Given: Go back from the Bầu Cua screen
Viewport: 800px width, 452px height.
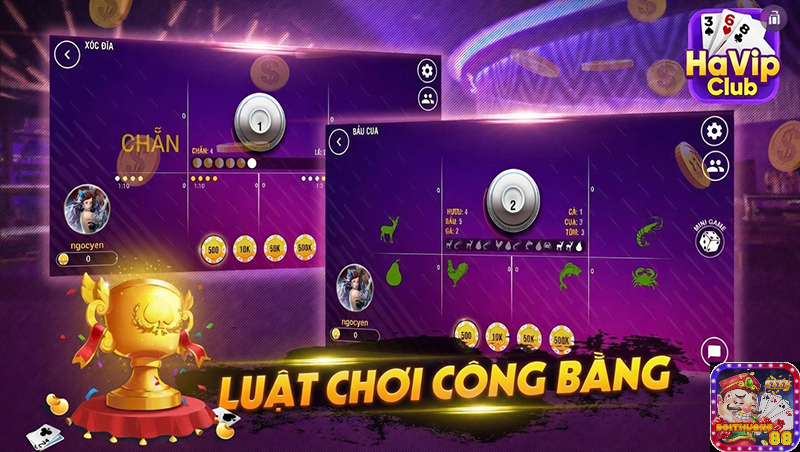Looking at the screenshot, I should [x=340, y=143].
